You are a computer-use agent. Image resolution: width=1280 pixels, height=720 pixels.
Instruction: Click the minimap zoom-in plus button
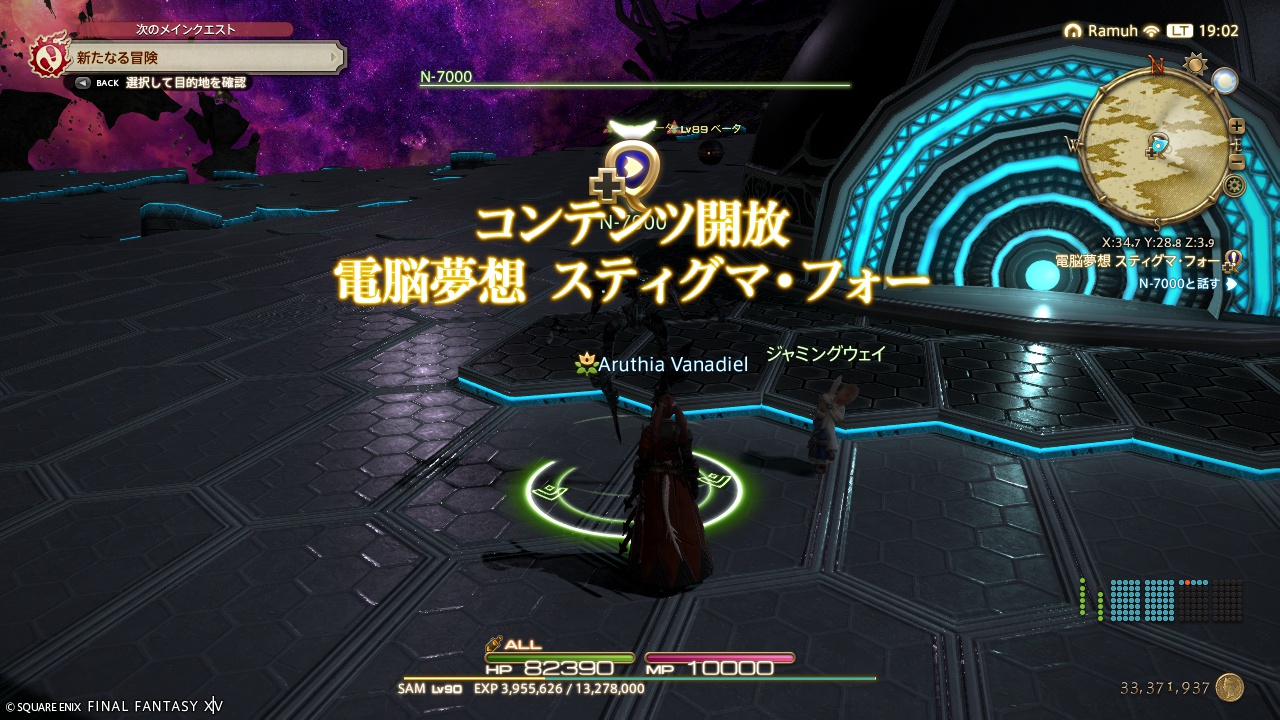tap(1236, 126)
